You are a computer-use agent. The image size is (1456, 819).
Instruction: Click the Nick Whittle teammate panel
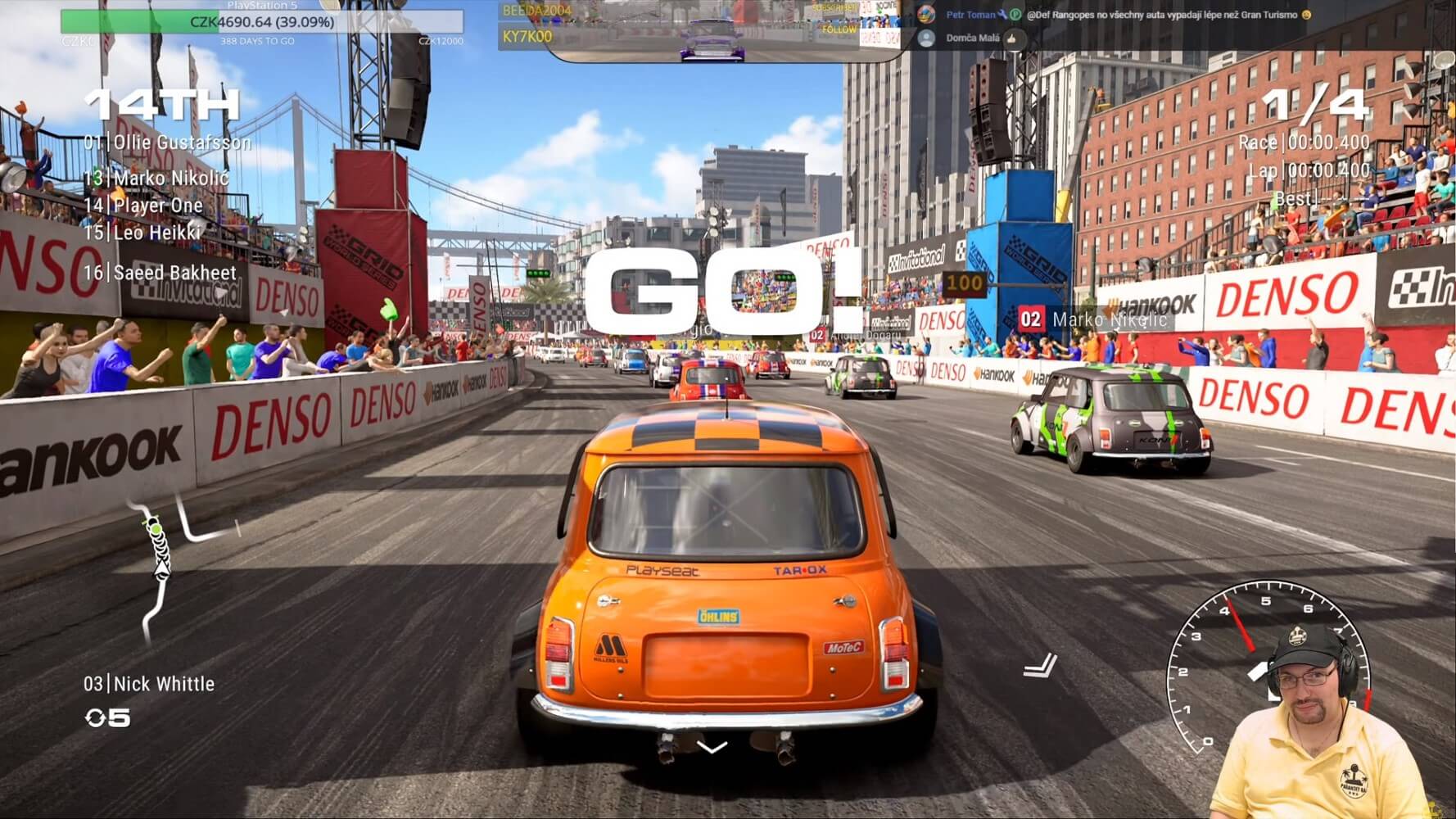[x=149, y=684]
